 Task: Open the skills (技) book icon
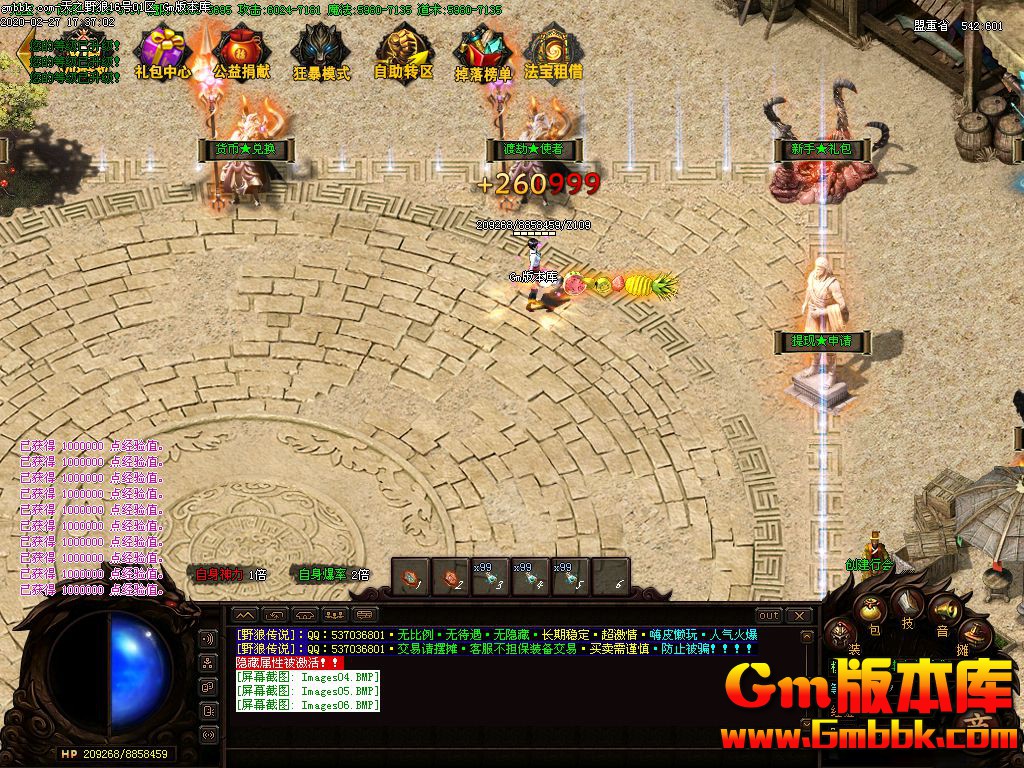[x=908, y=602]
